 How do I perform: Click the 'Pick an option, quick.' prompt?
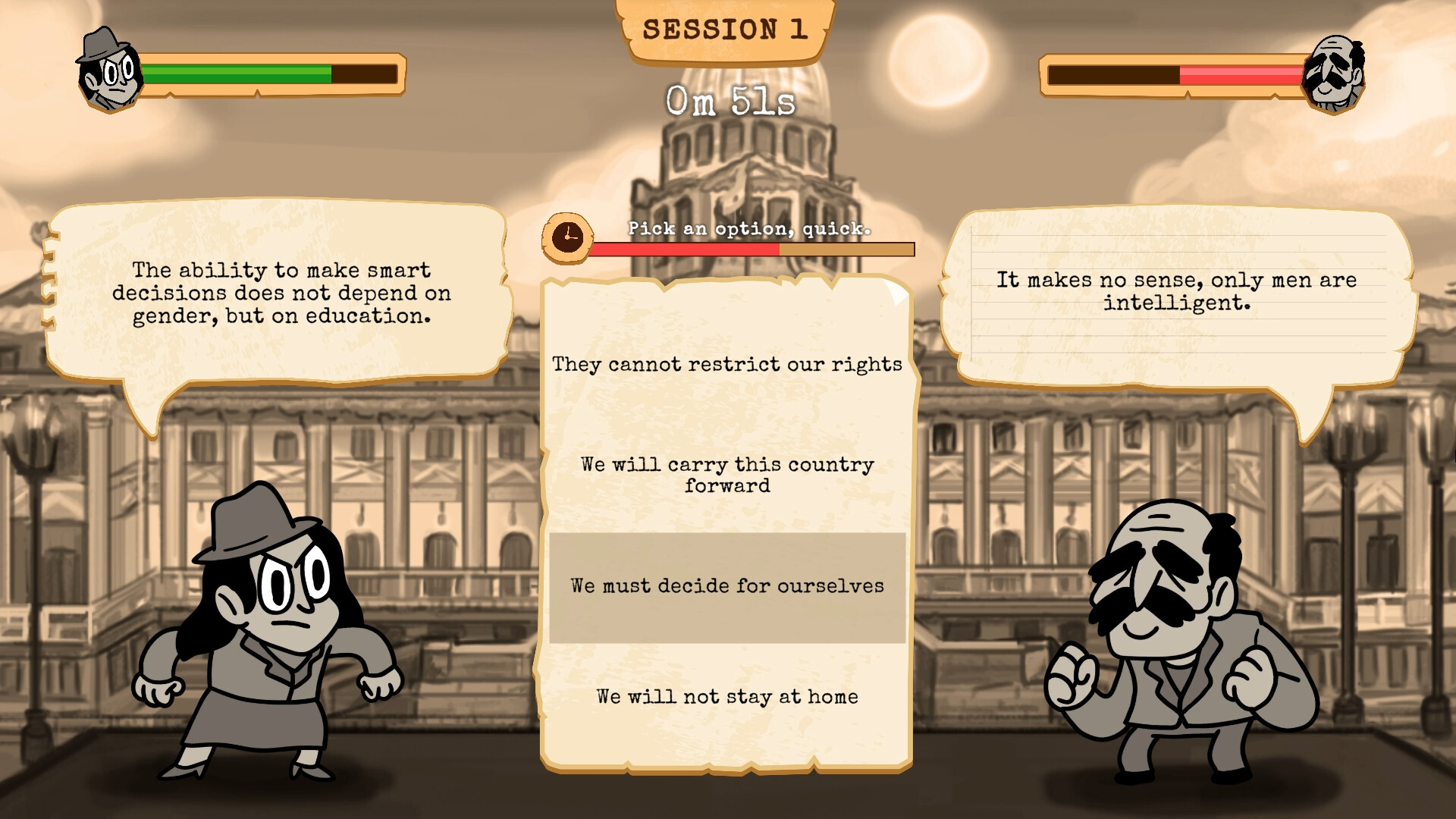[x=748, y=227]
